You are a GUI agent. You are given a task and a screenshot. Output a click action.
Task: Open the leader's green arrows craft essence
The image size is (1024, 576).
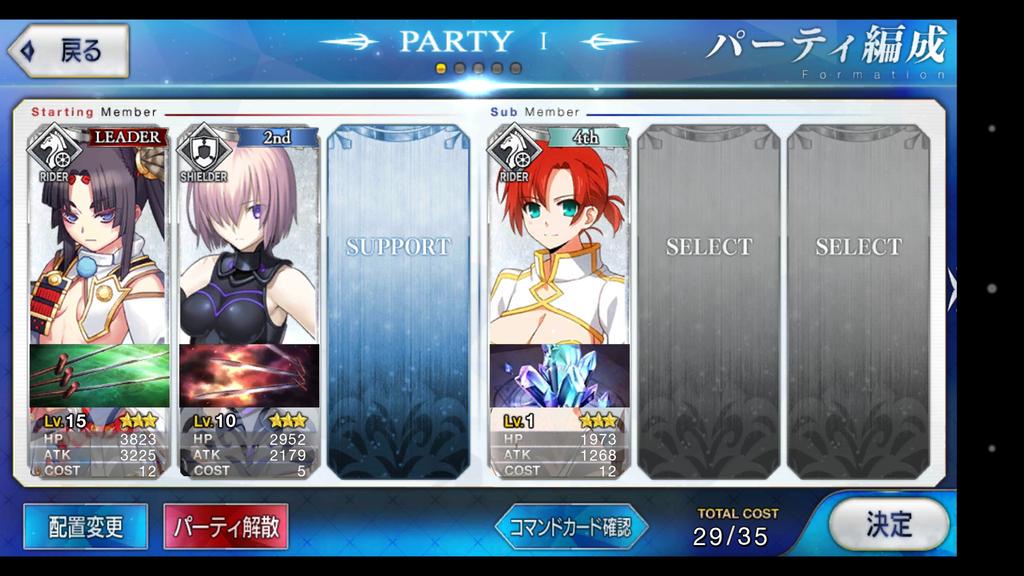(x=98, y=376)
